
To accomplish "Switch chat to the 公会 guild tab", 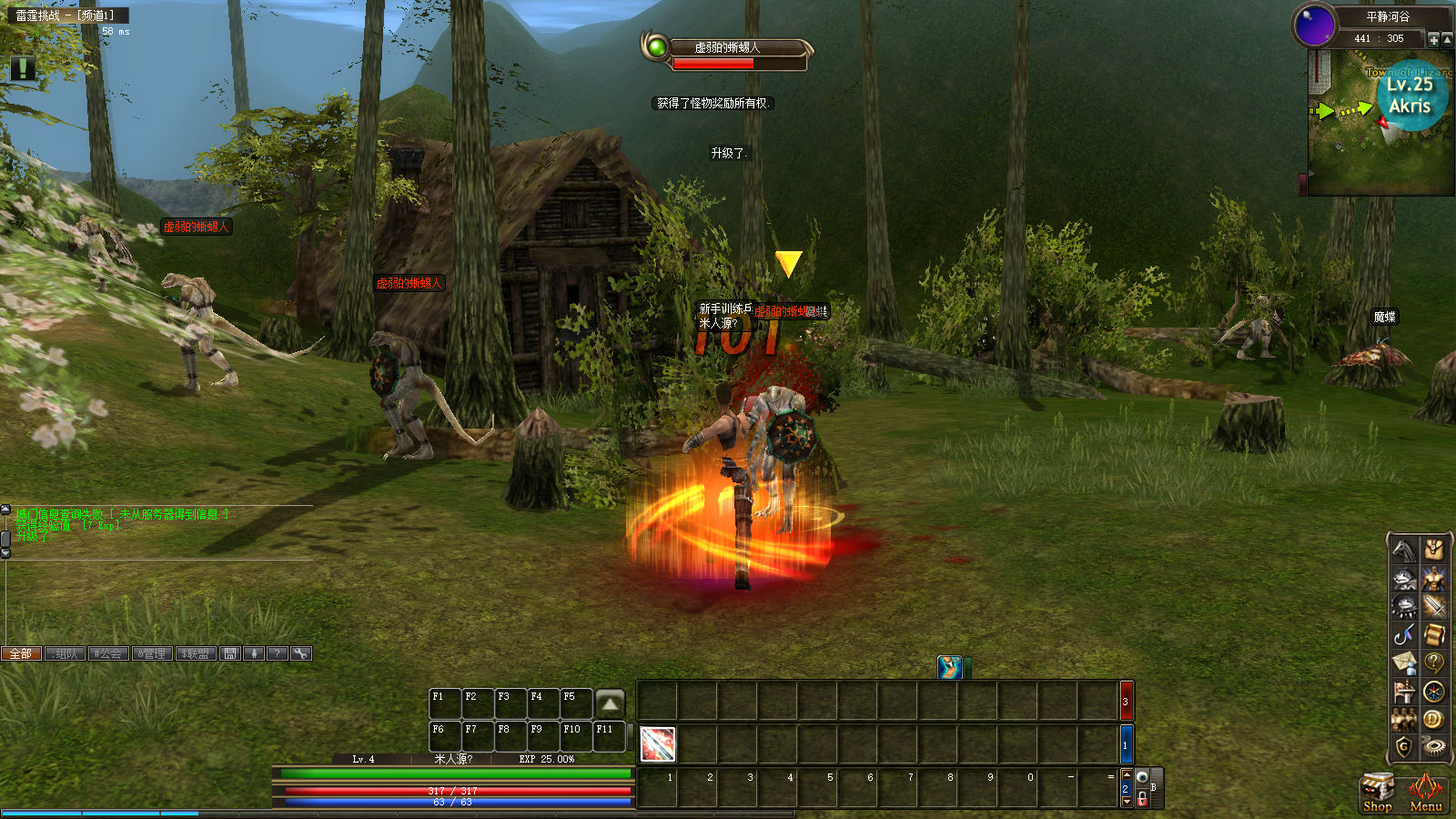I will (108, 653).
